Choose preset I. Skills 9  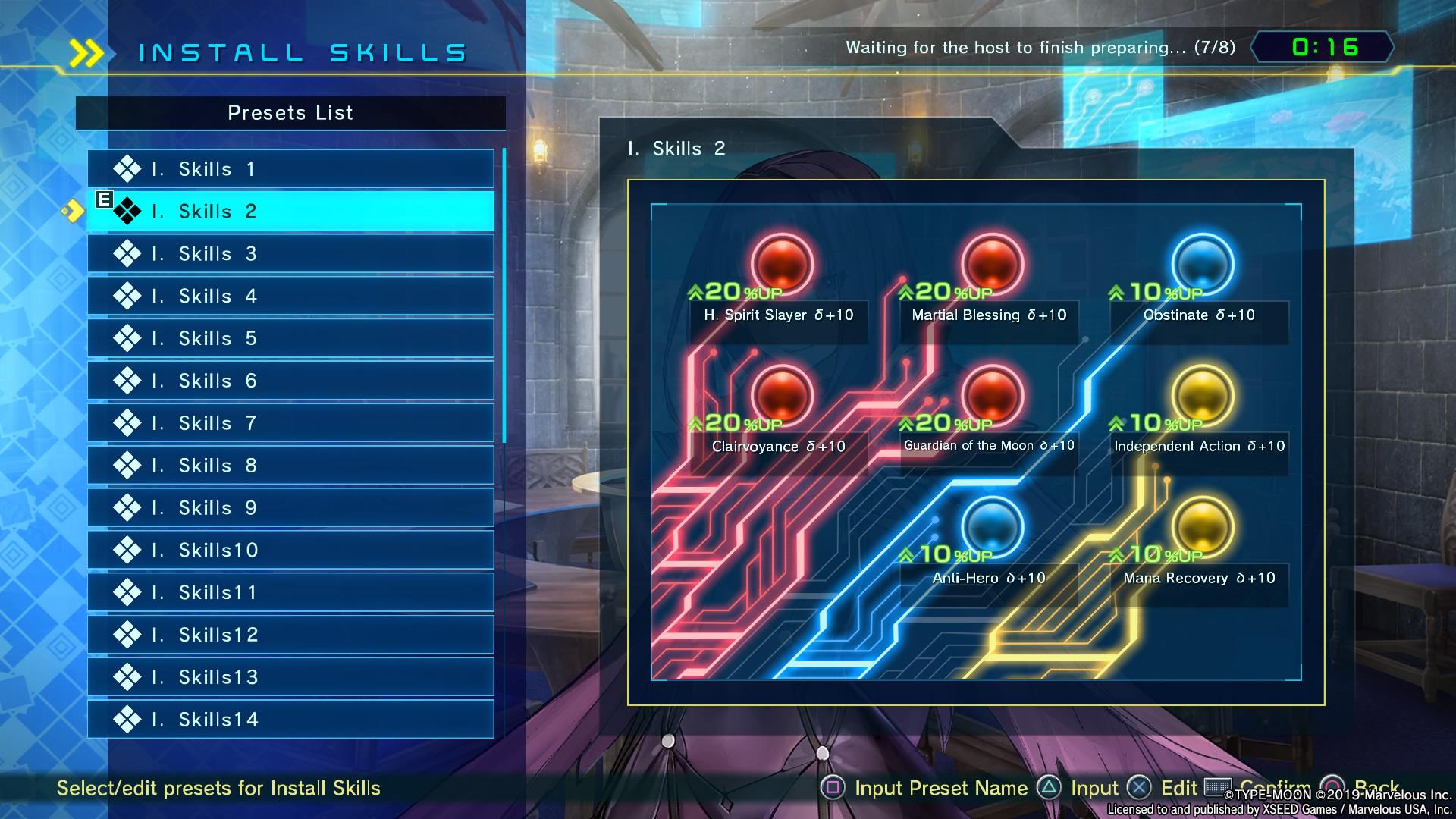(290, 508)
